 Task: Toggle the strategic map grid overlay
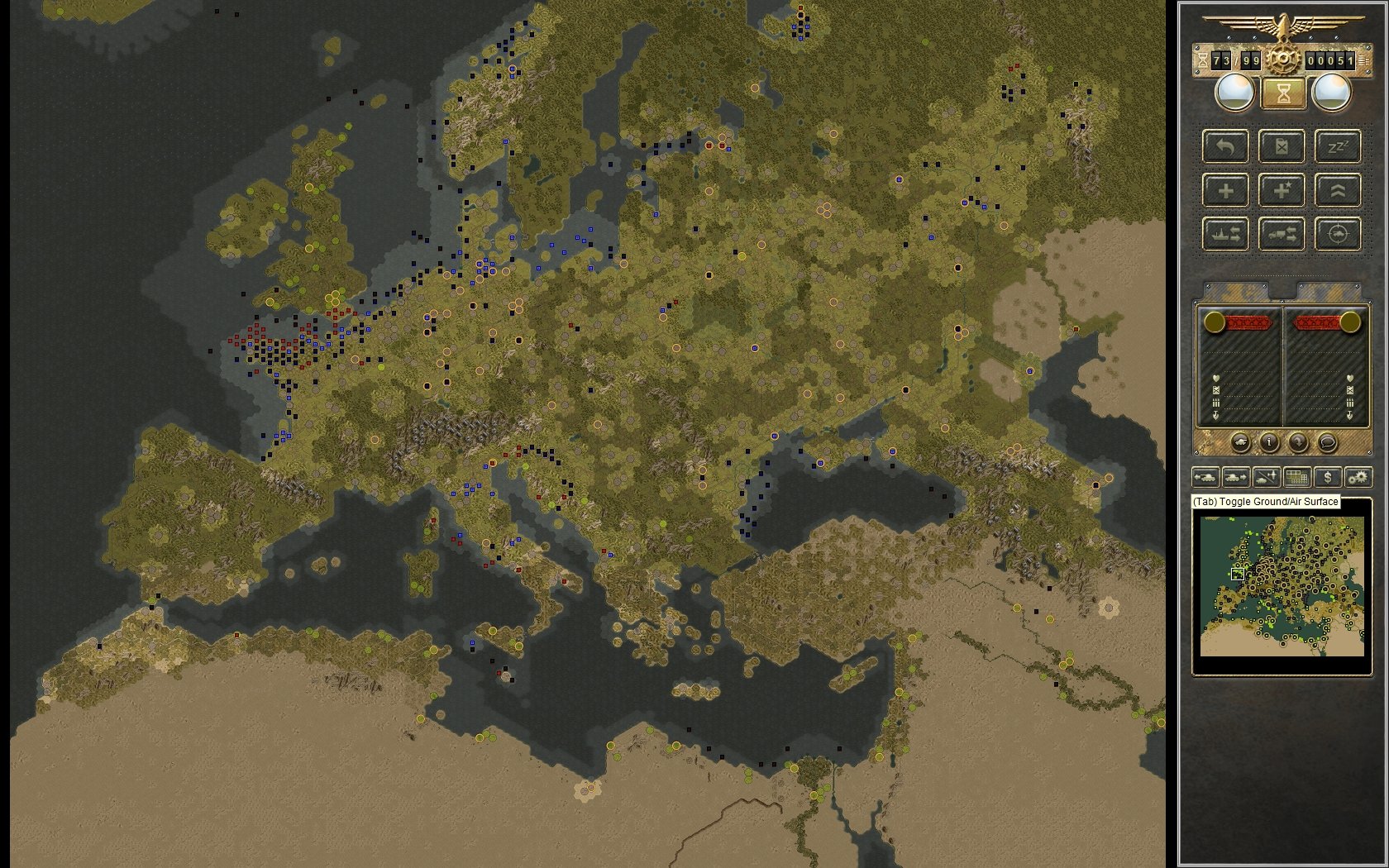(1296, 477)
